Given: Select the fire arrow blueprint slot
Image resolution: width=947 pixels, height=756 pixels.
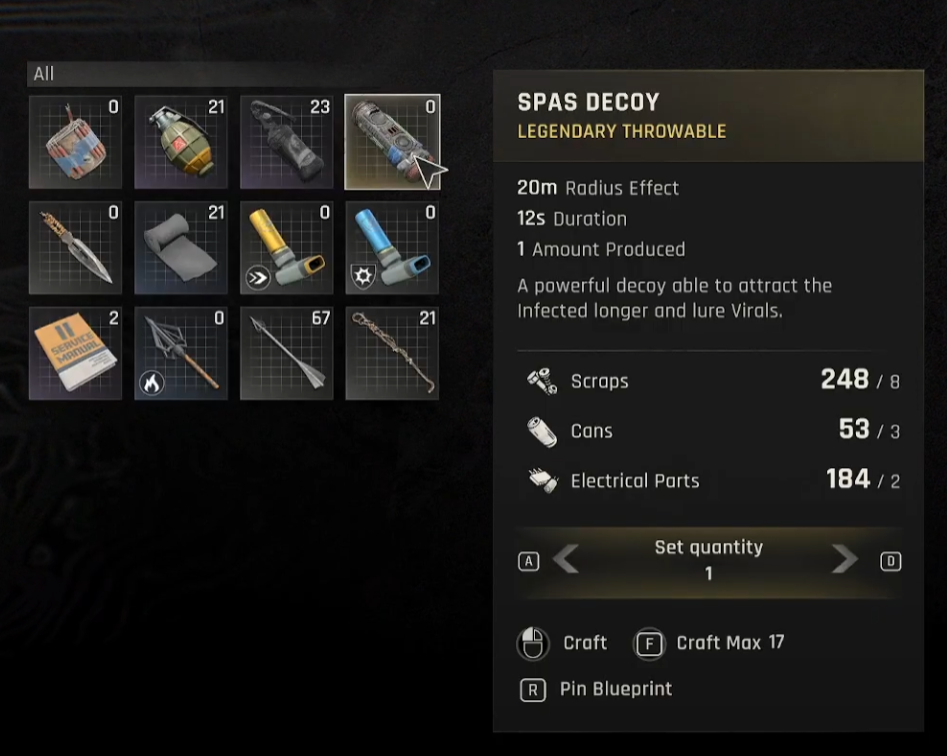Looking at the screenshot, I should click(x=181, y=353).
